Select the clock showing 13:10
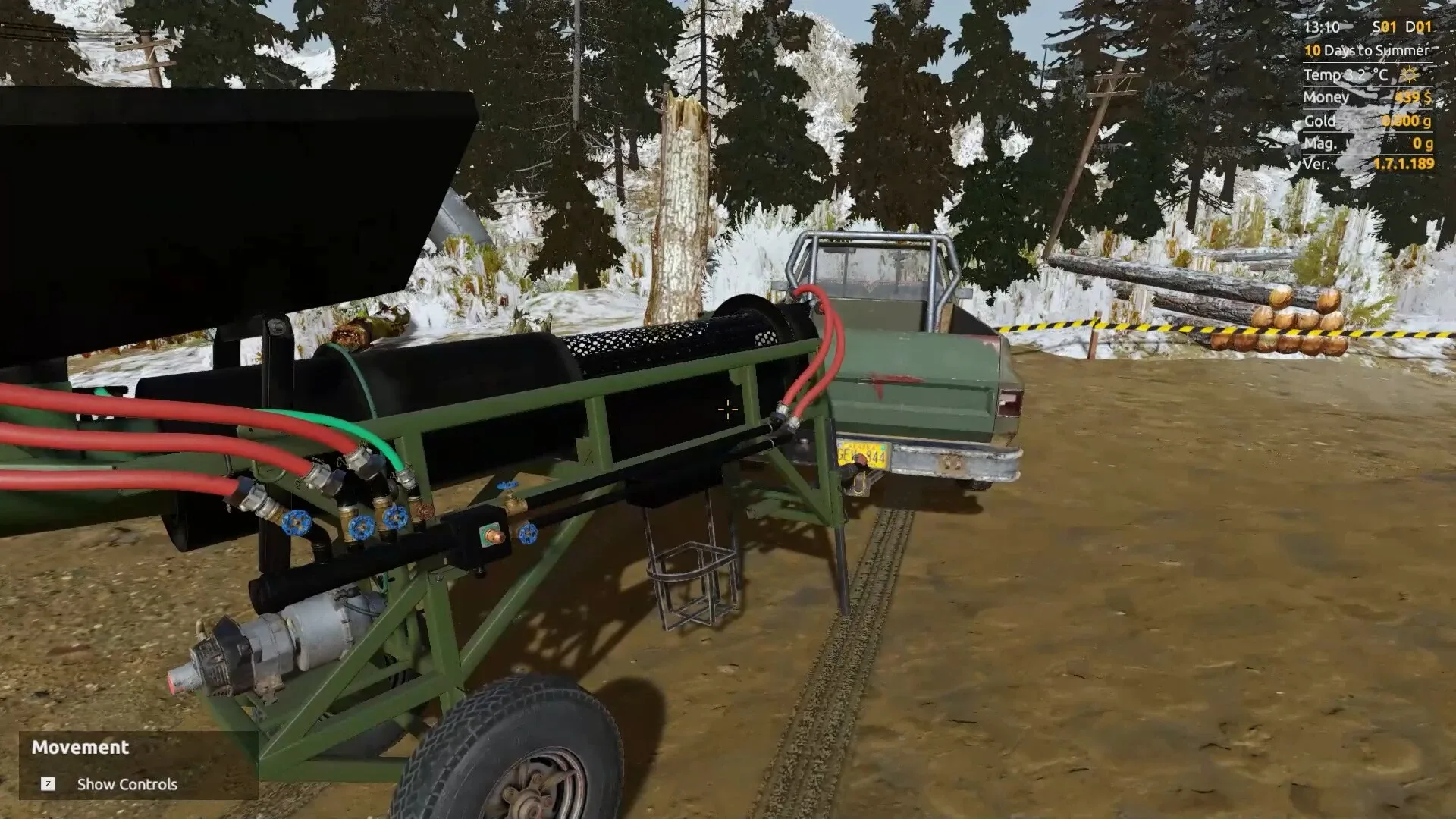Image resolution: width=1456 pixels, height=819 pixels. pos(1322,26)
